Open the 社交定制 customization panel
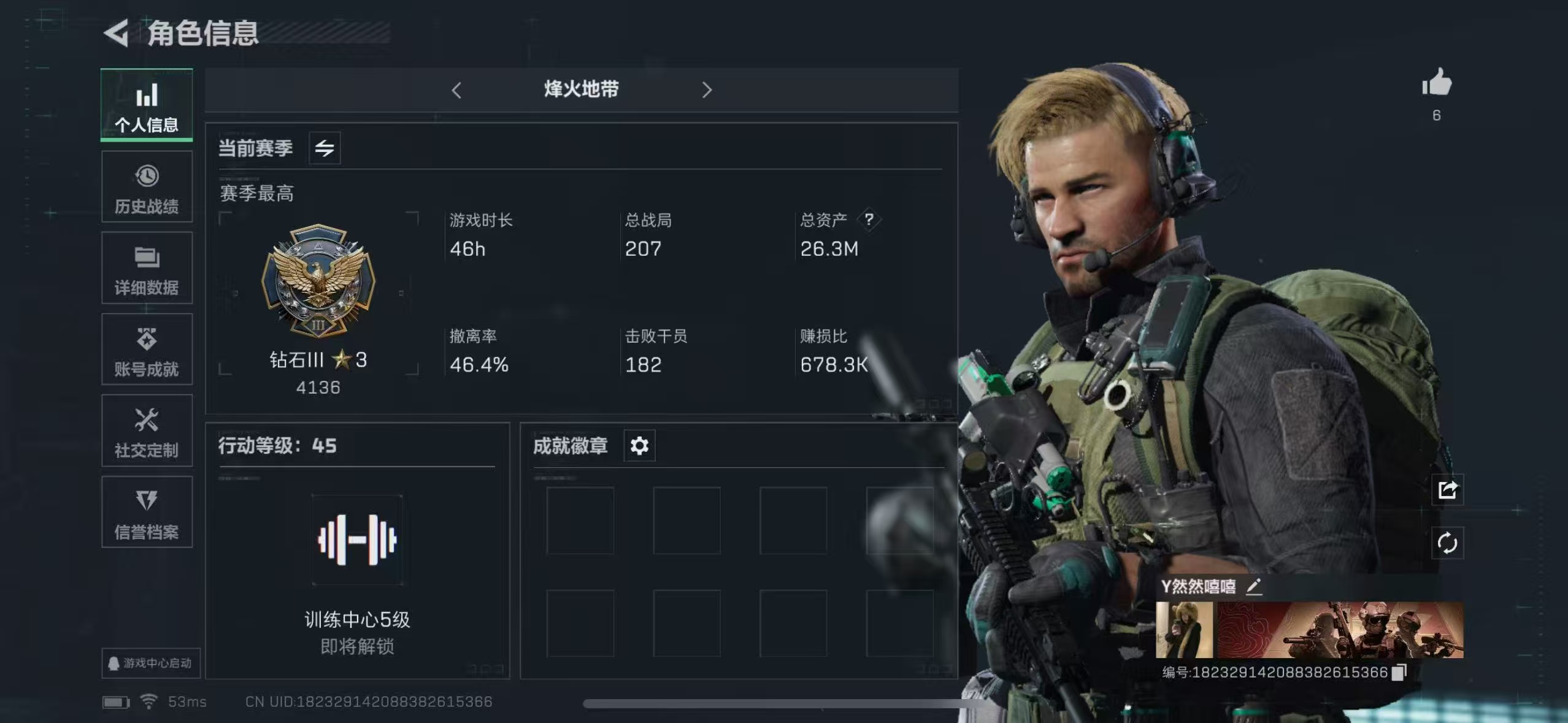Screen dimensions: 1568x723 [147, 431]
